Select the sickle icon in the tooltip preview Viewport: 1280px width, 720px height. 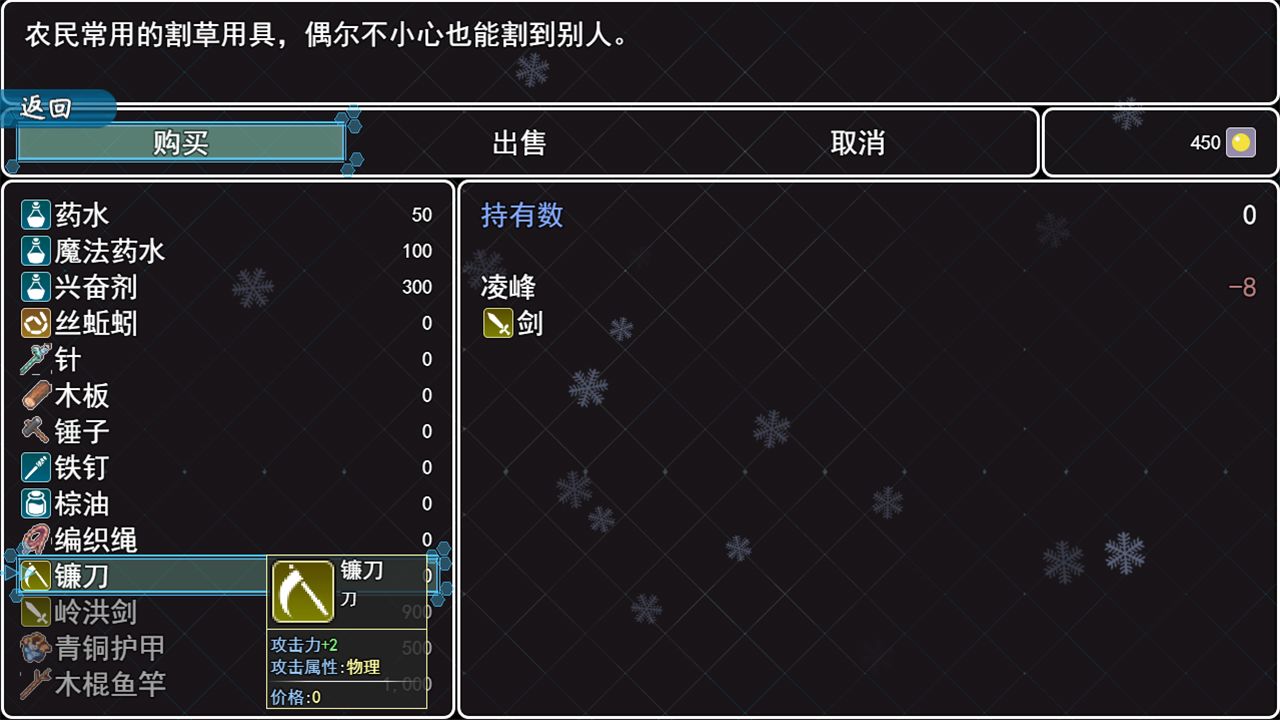tap(303, 591)
